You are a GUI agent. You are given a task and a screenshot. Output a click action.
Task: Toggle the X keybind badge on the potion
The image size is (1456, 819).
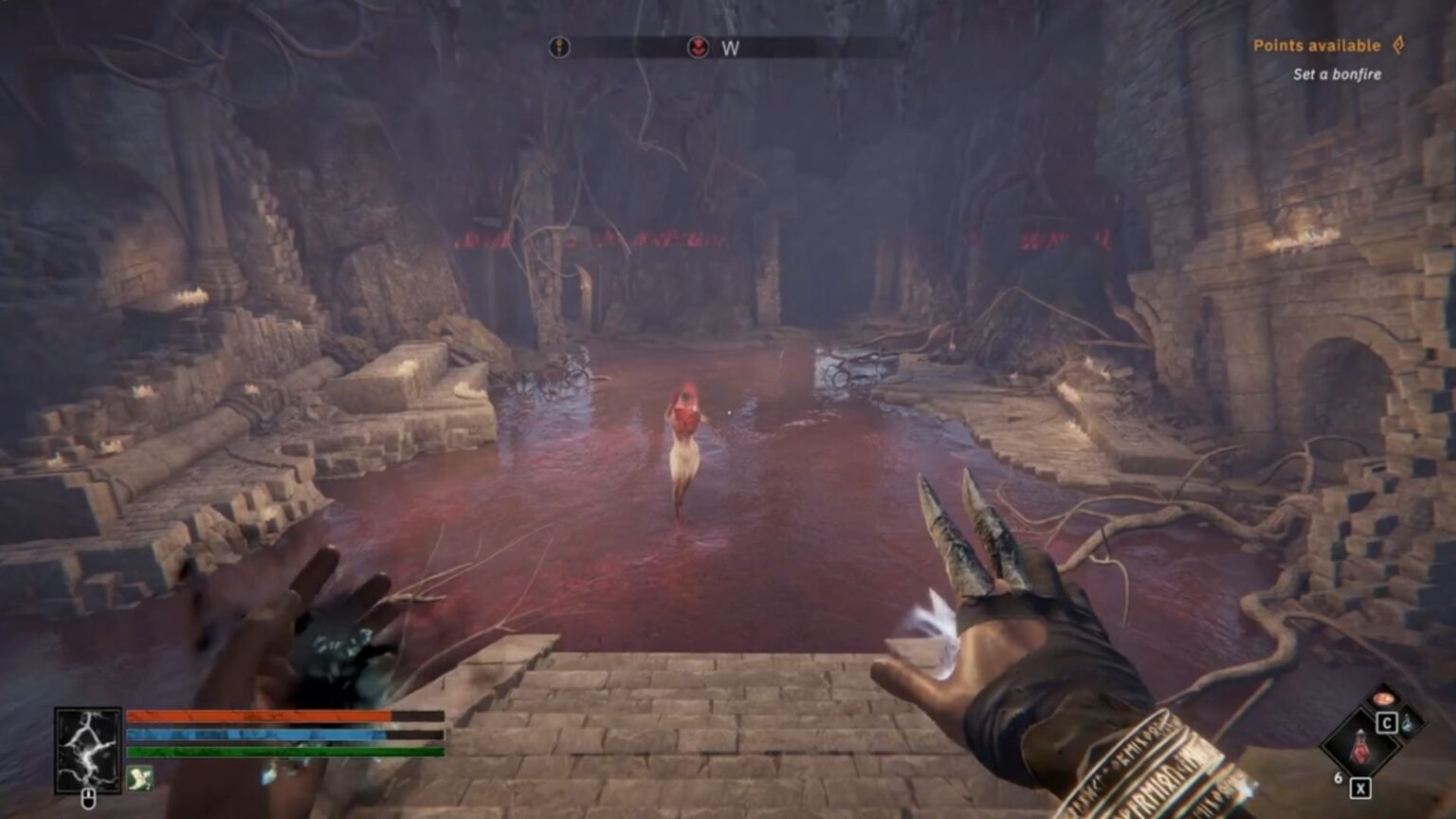pyautogui.click(x=1361, y=788)
